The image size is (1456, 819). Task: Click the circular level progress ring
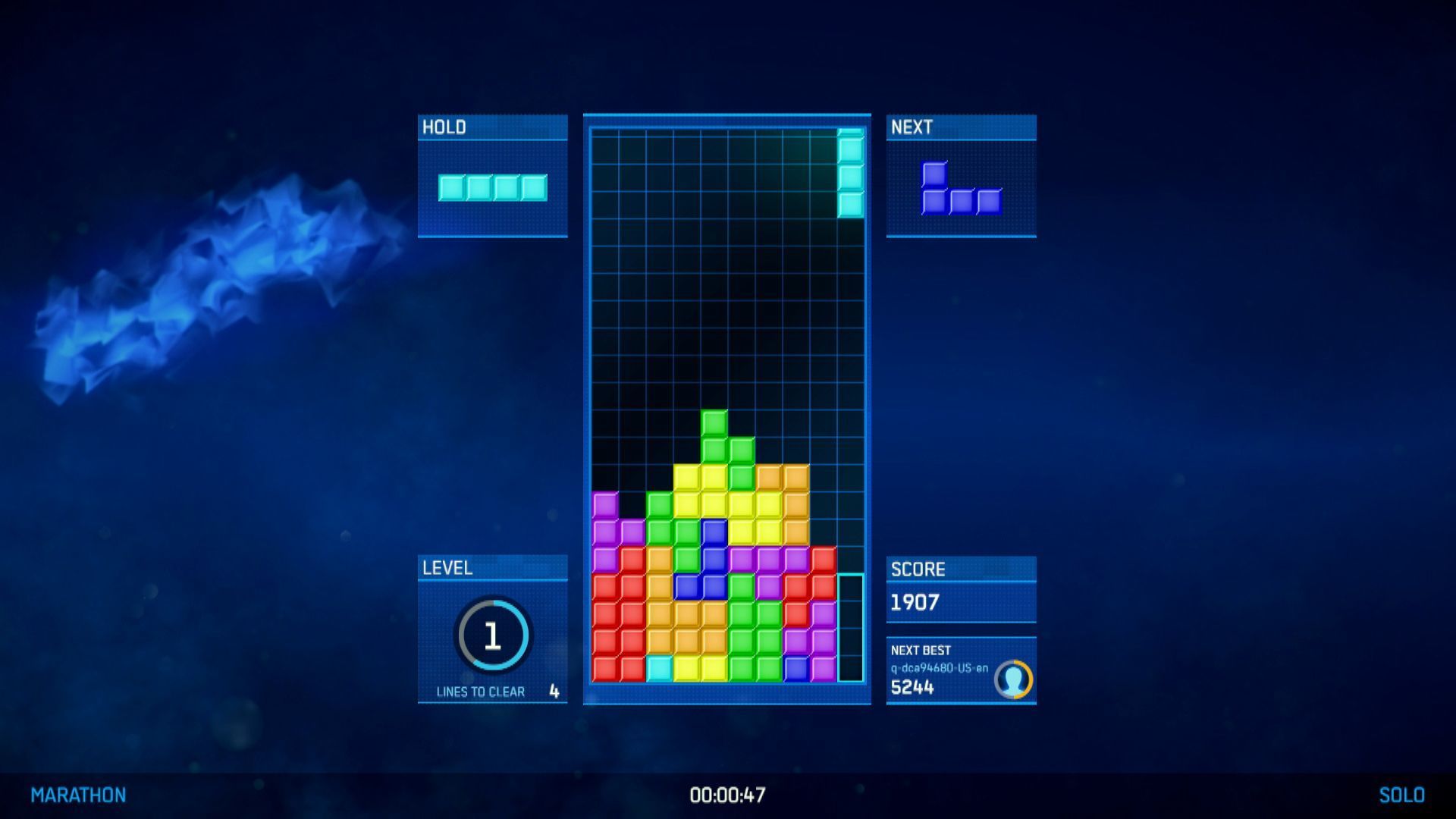coord(493,637)
